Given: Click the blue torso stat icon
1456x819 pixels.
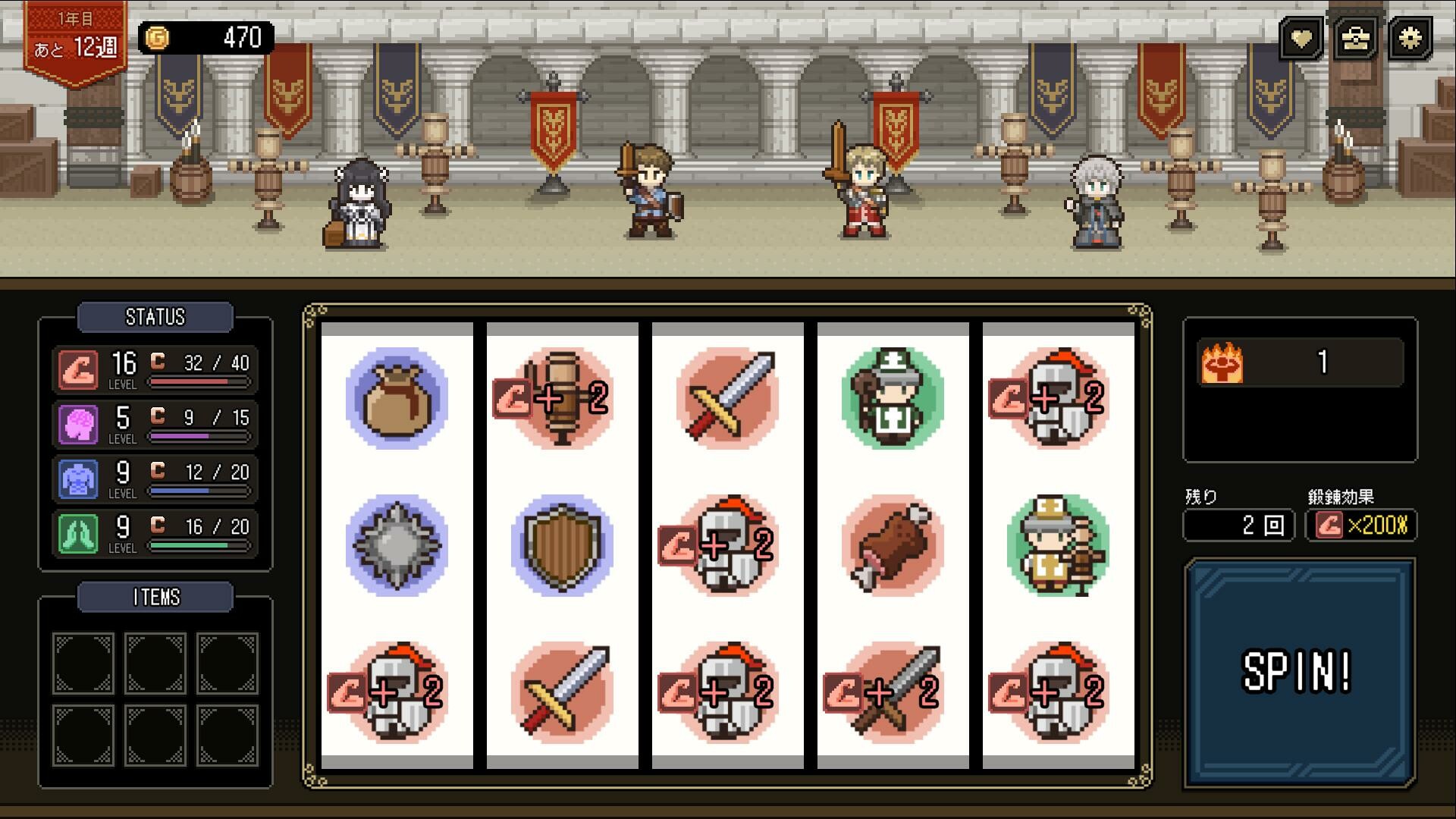Looking at the screenshot, I should pyautogui.click(x=78, y=479).
